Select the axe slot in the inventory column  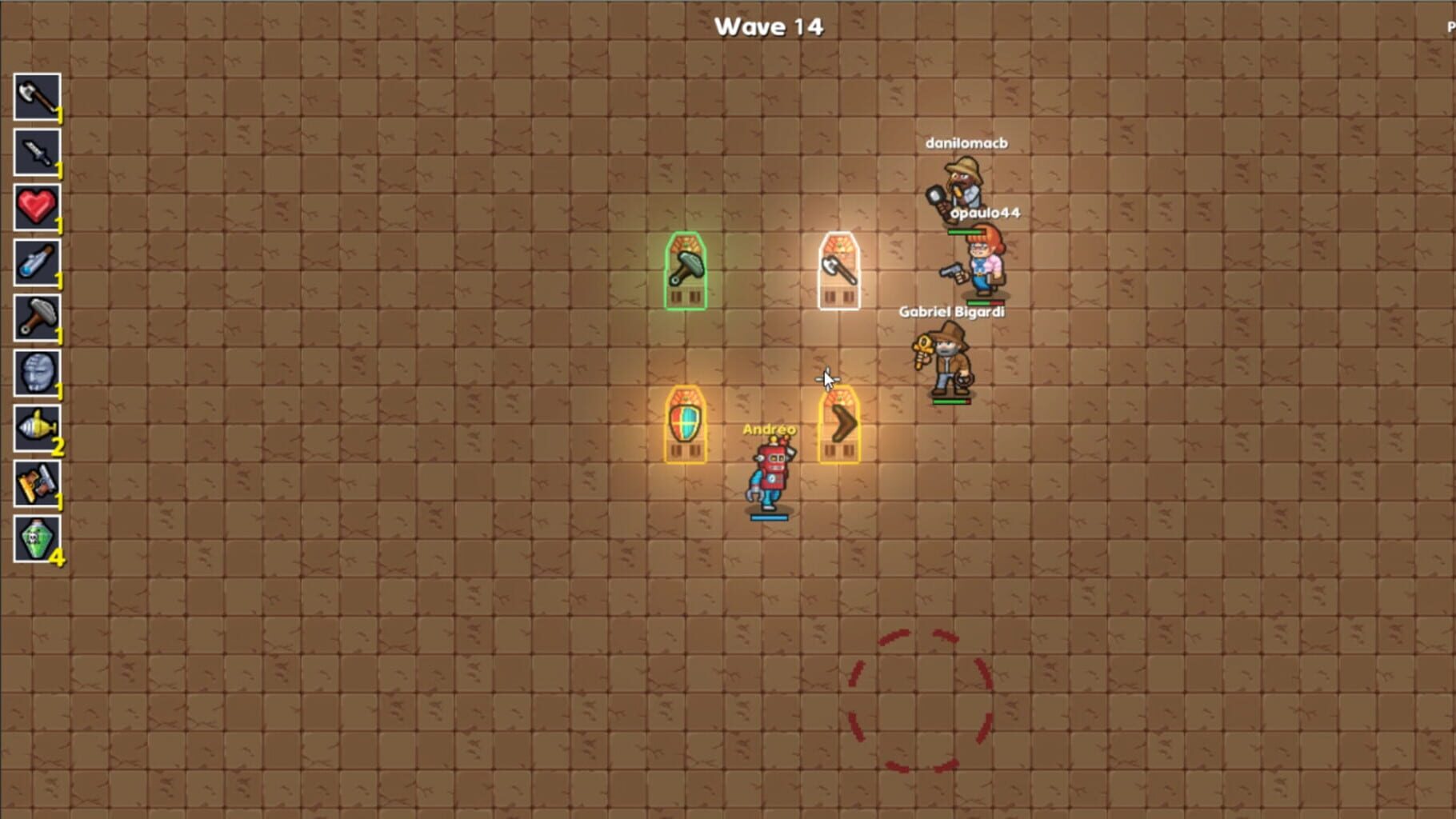pos(37,97)
